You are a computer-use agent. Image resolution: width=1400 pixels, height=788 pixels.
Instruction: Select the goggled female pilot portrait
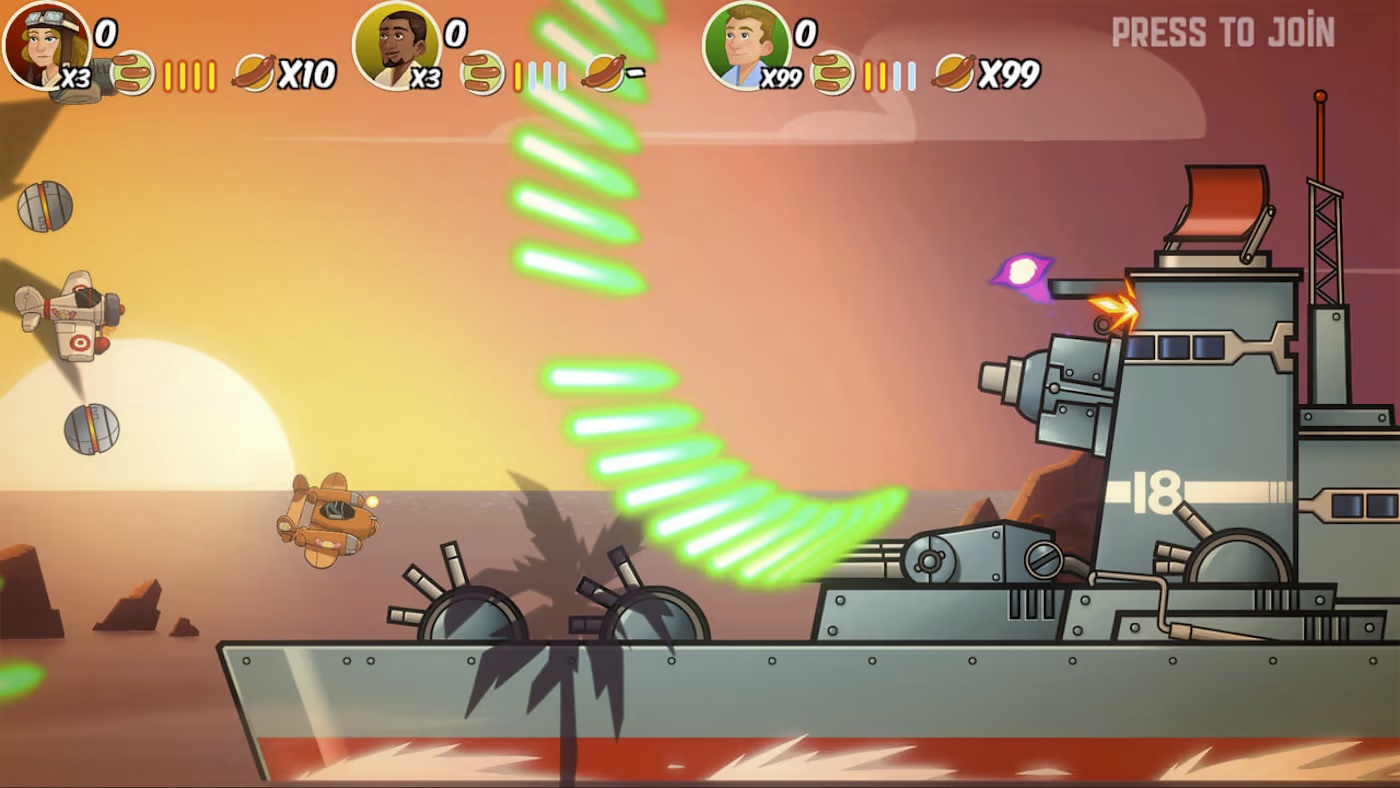[x=45, y=44]
